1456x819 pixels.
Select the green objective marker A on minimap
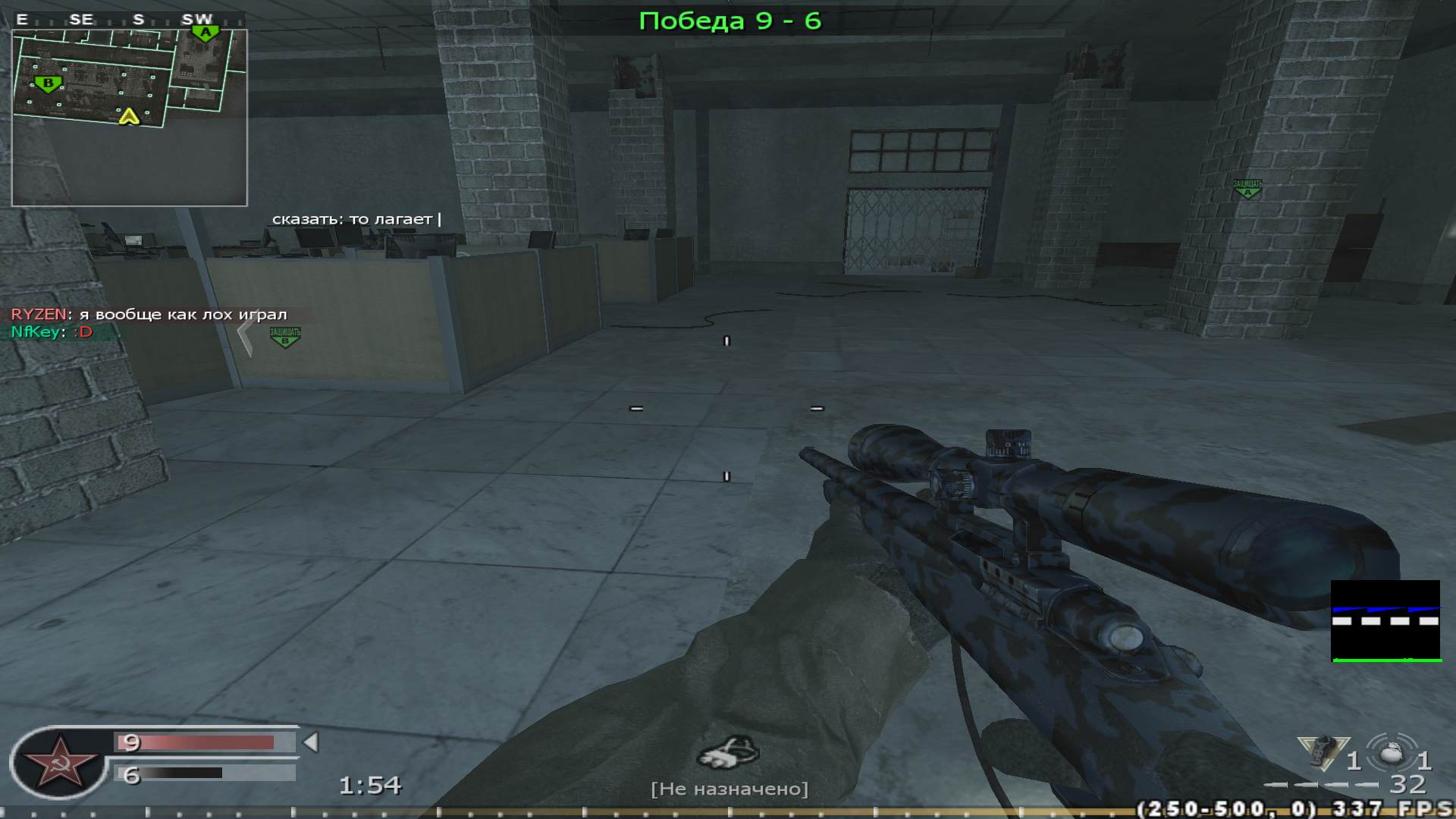coord(206,33)
